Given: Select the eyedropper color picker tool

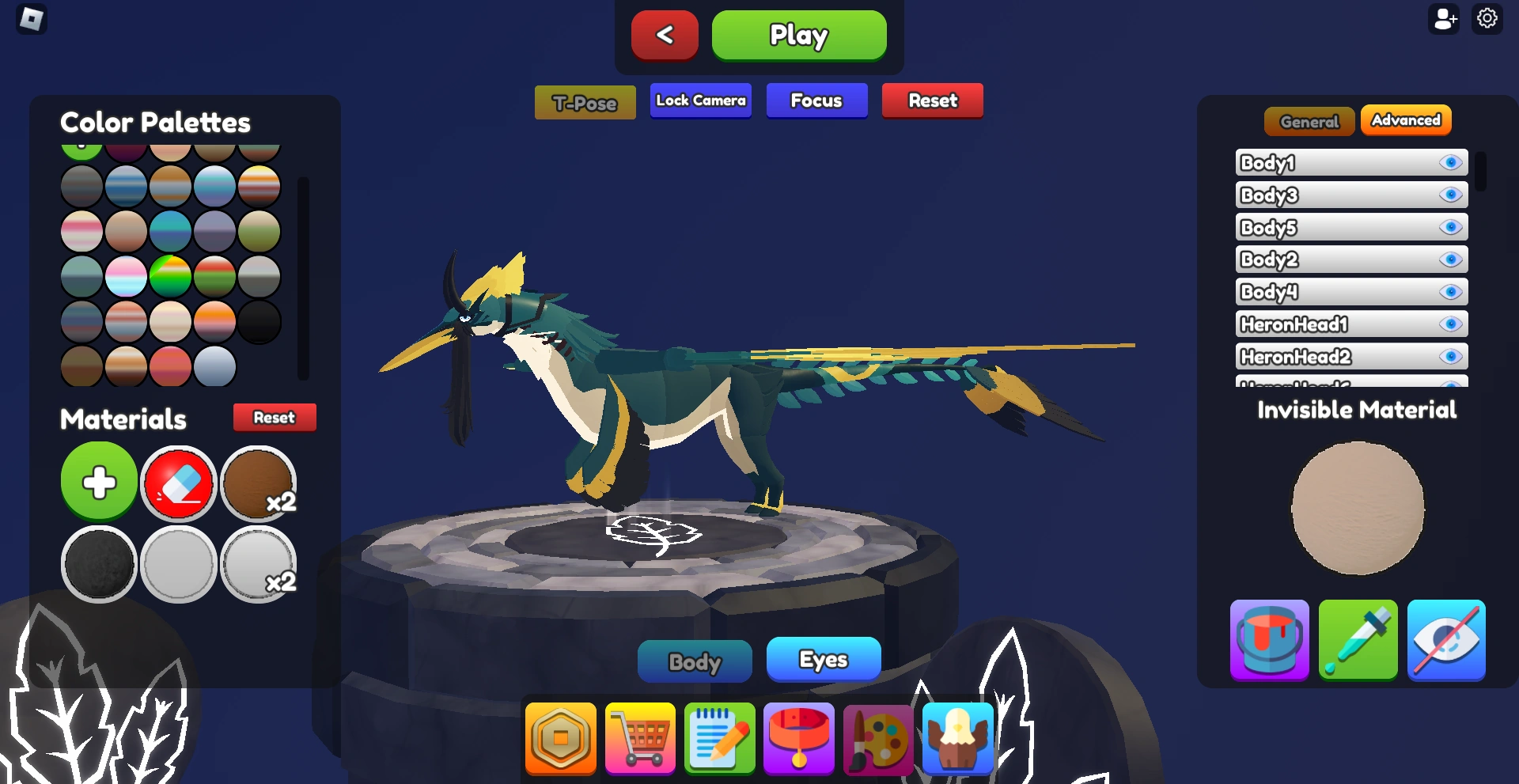Looking at the screenshot, I should click(1358, 641).
